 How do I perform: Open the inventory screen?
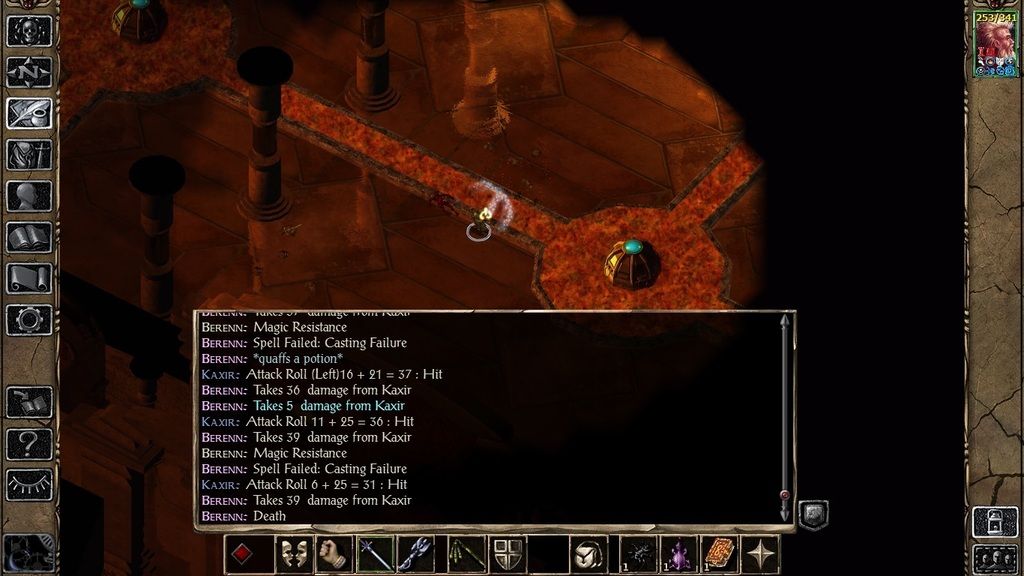pyautogui.click(x=29, y=154)
